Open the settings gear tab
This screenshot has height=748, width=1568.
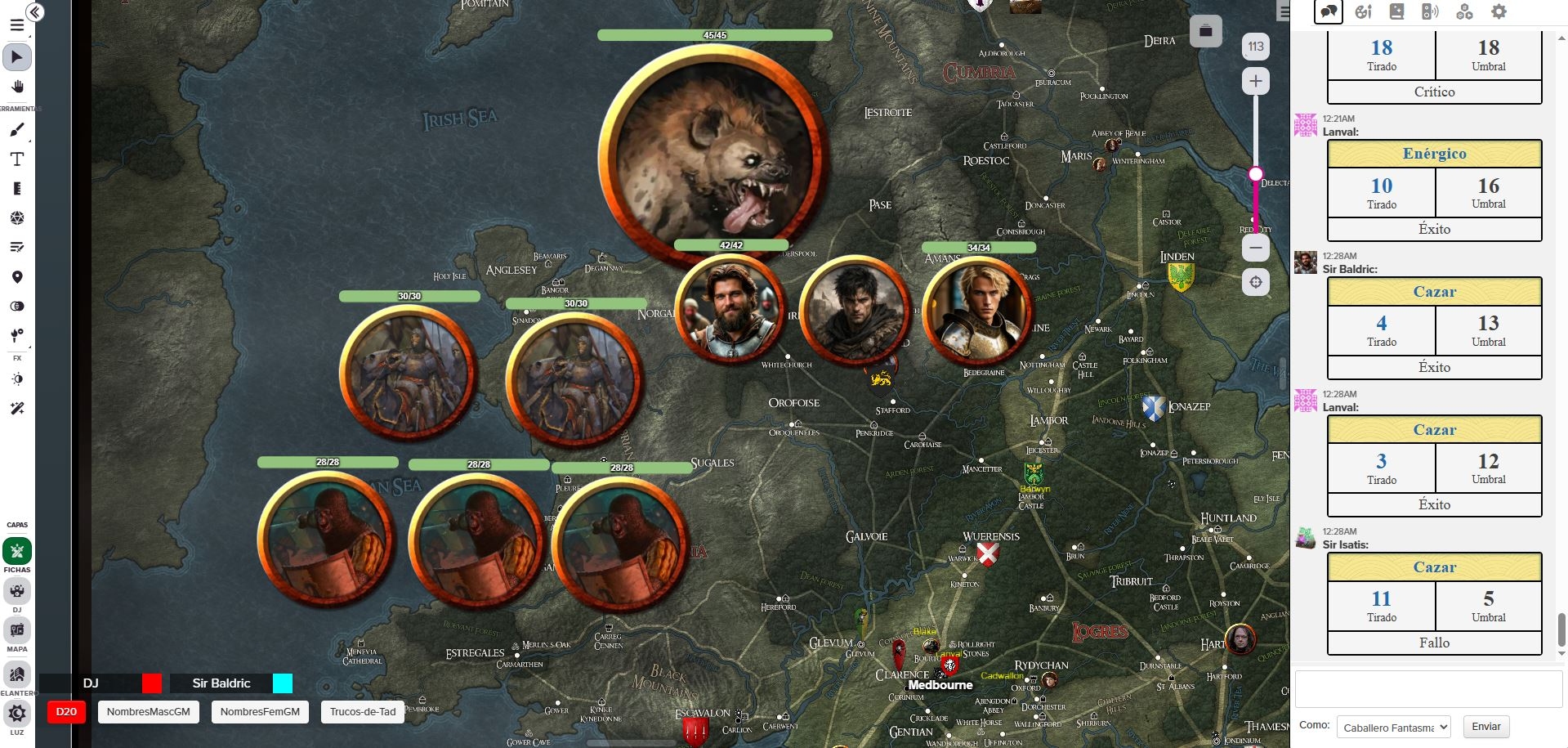1499,11
